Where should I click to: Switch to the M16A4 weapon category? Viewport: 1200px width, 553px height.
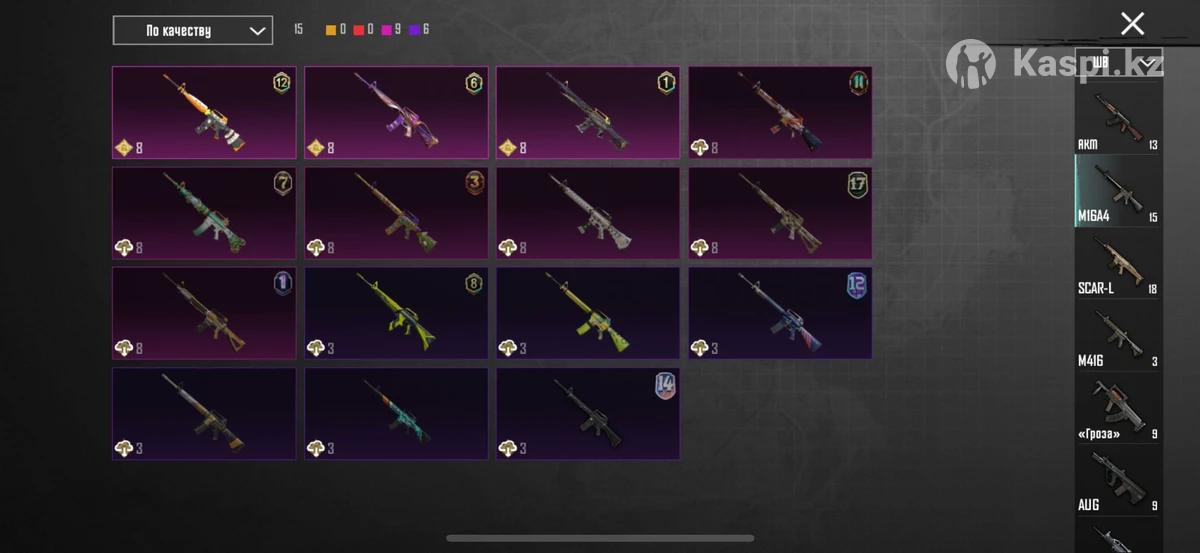click(x=1118, y=192)
